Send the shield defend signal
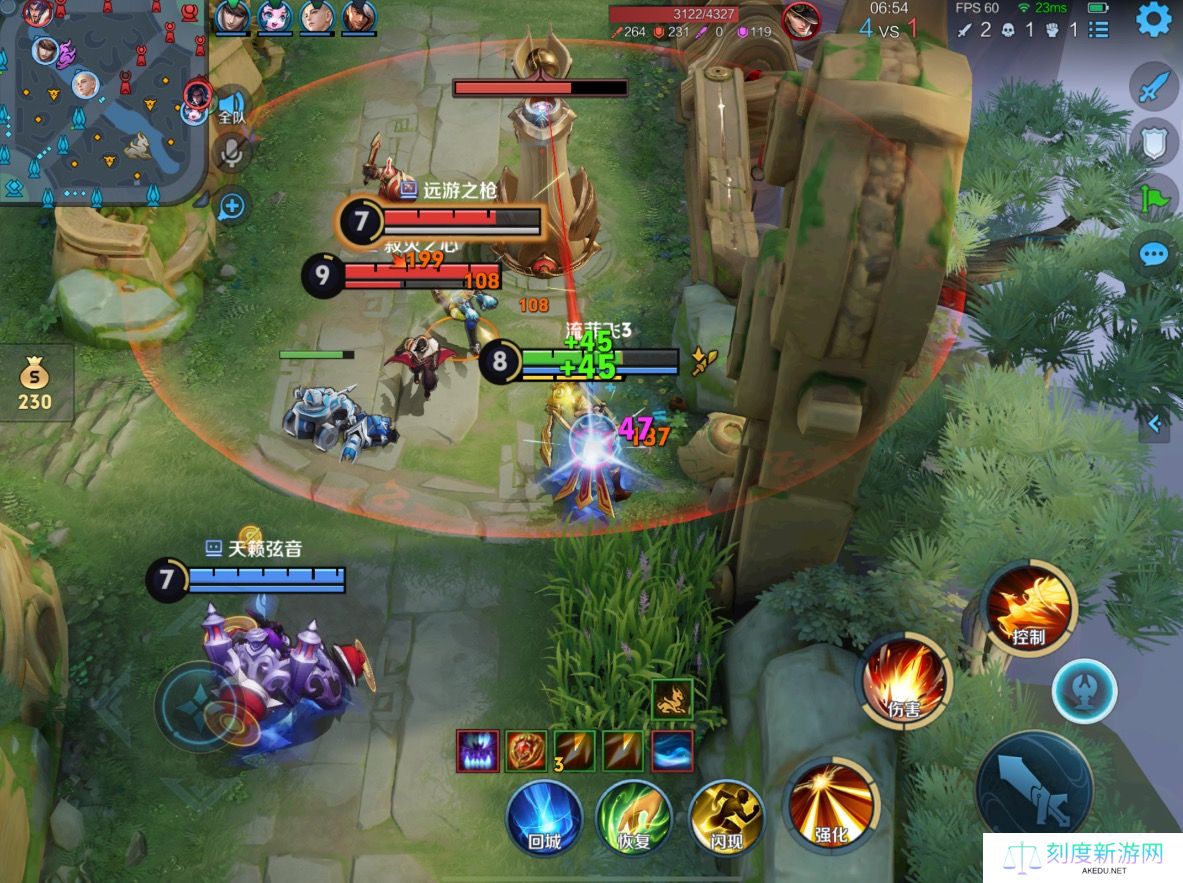Screen dimensions: 1183x883 (x=1154, y=143)
